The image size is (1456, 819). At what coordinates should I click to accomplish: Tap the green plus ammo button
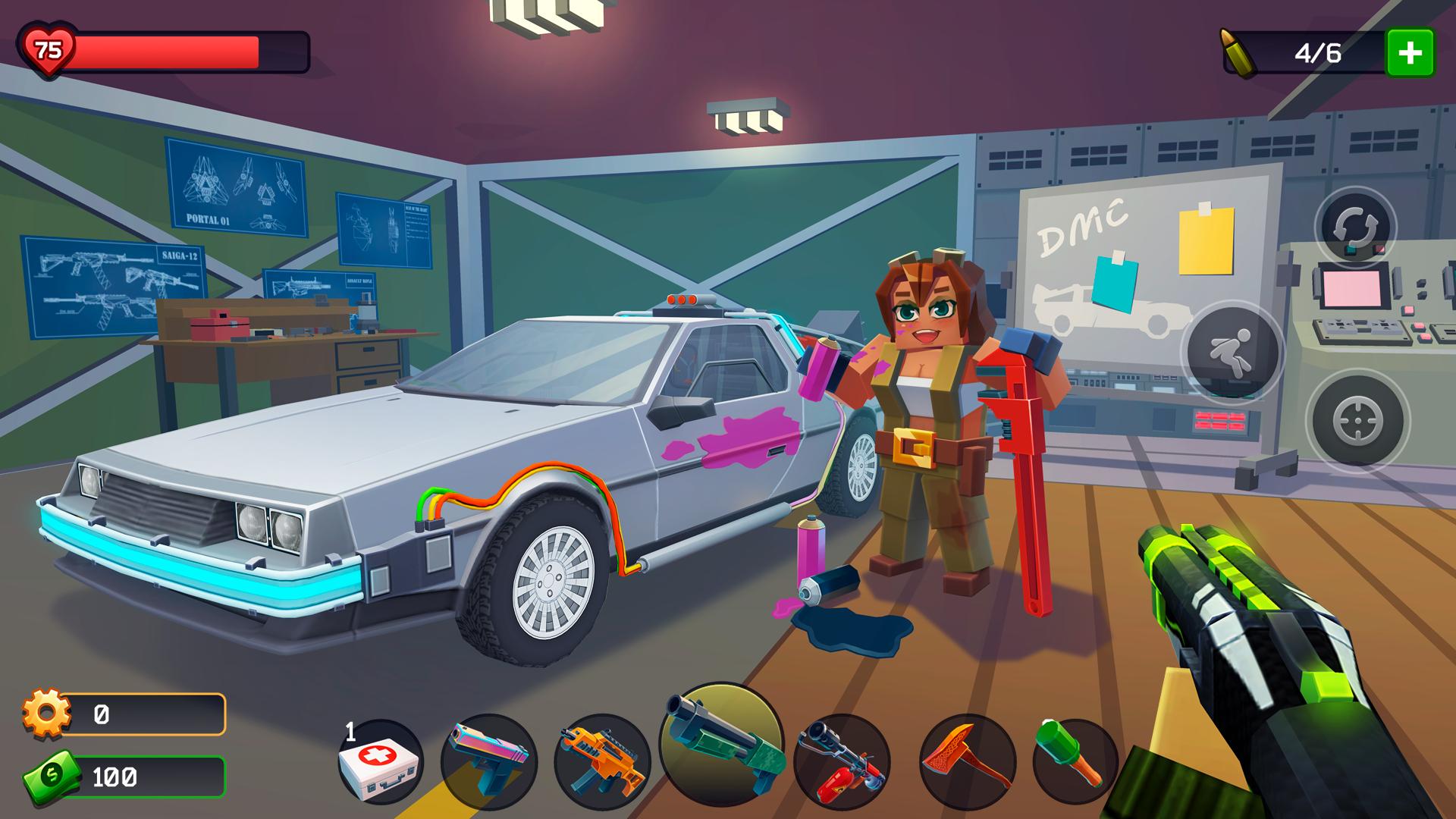click(1410, 53)
